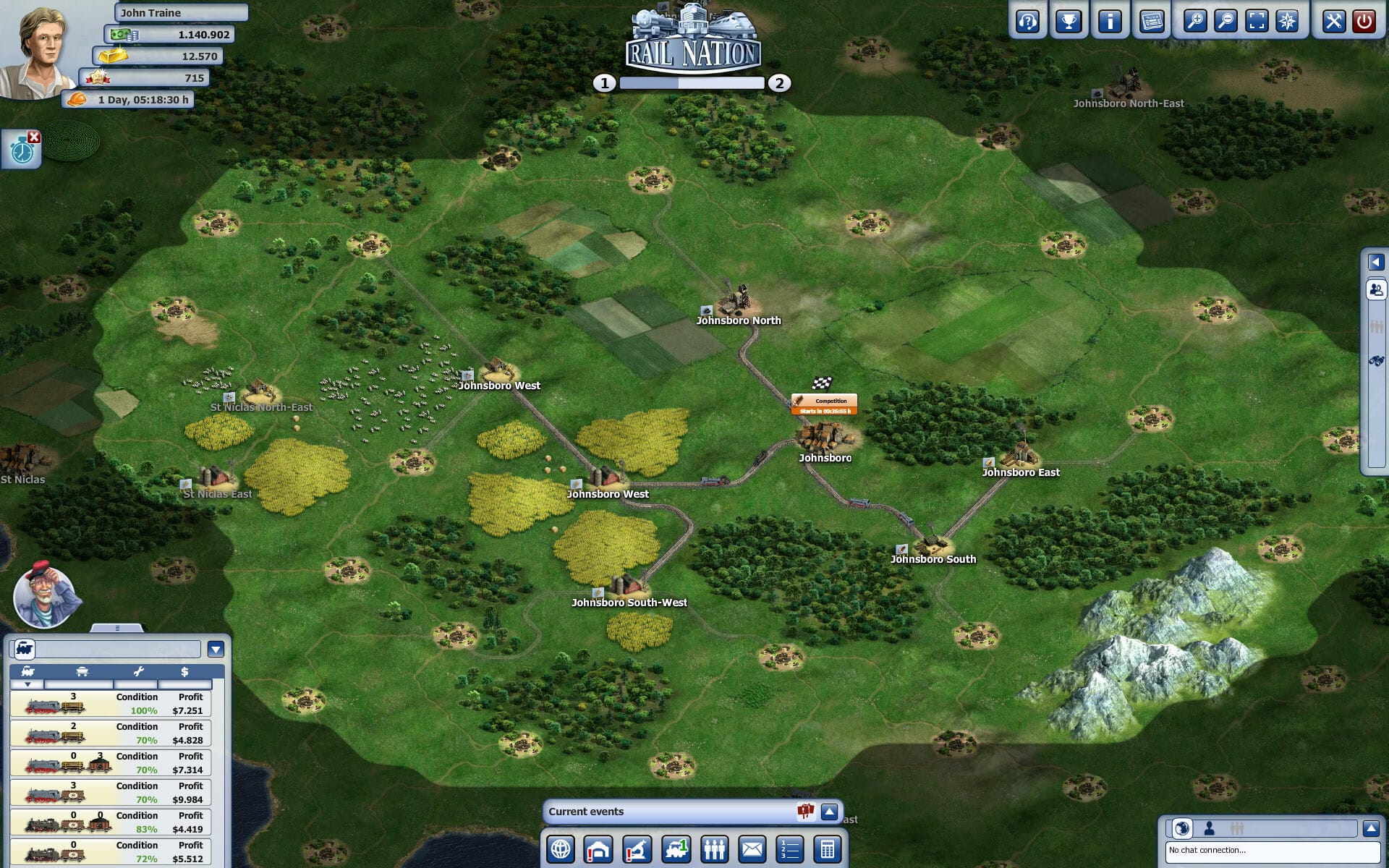Screen dimensions: 1389x868
Task: Open the Competition event marker
Action: [824, 404]
